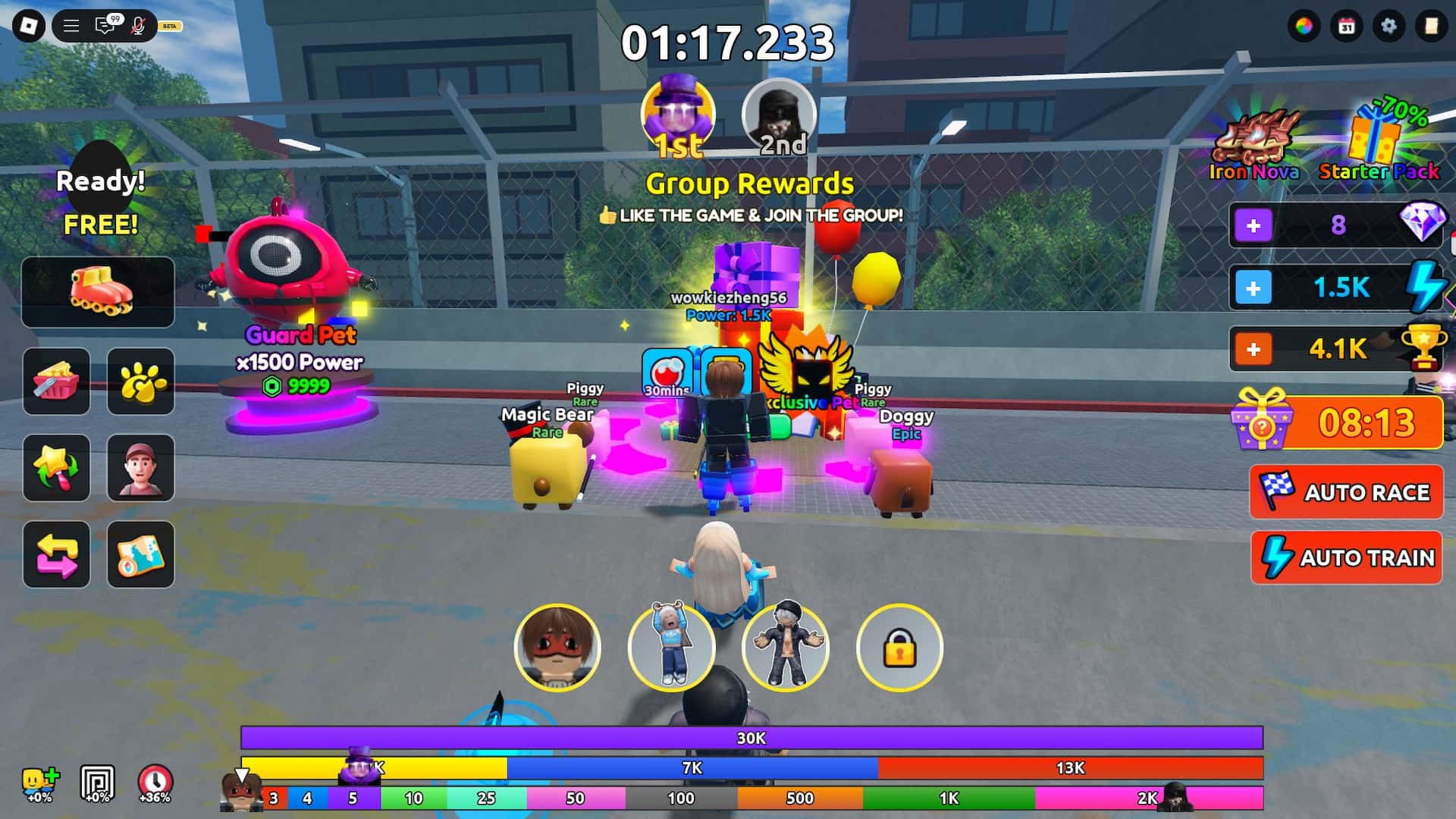Open the pink shopping basket shop icon

tap(56, 381)
